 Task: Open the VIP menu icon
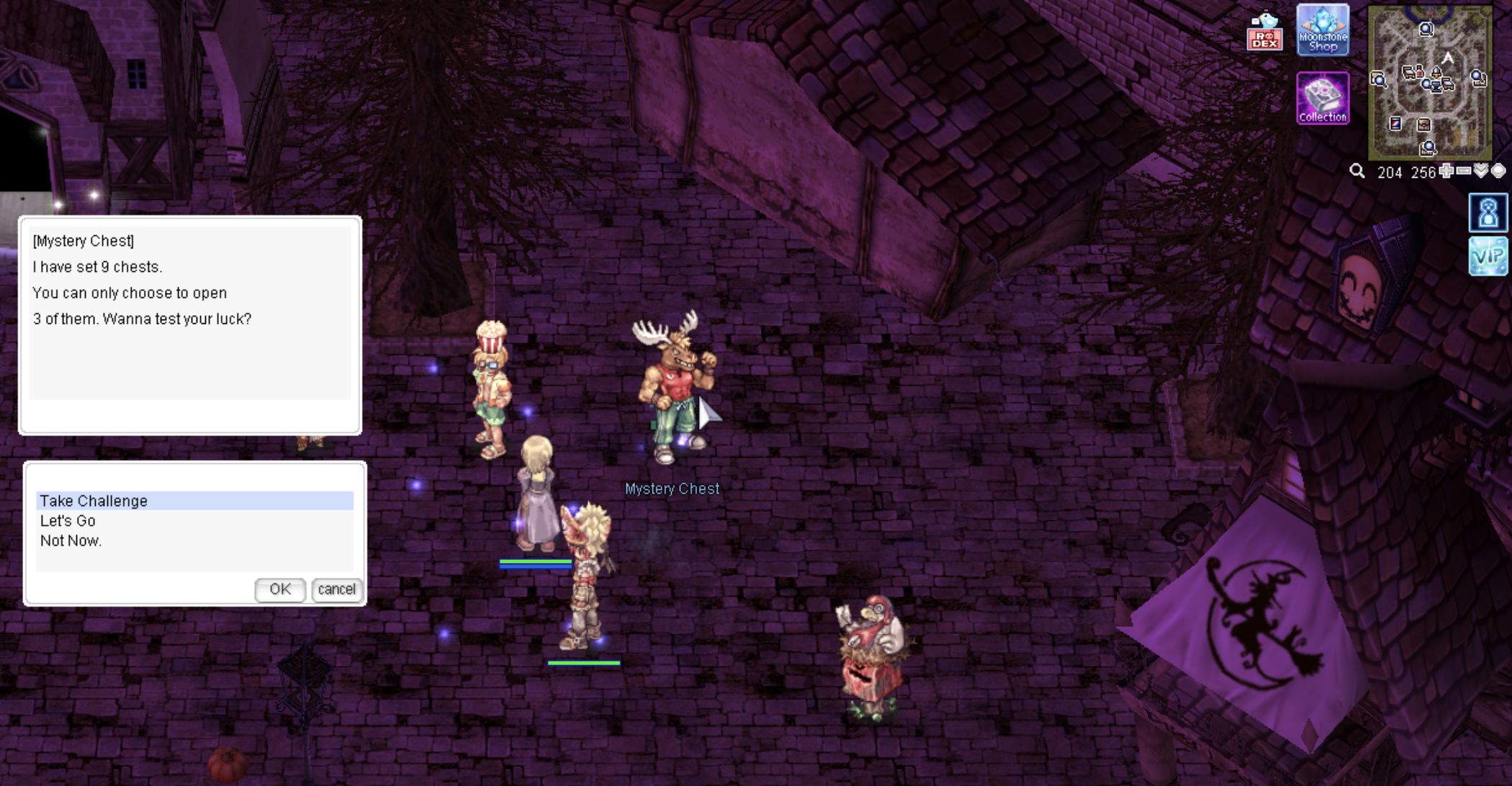(1488, 256)
